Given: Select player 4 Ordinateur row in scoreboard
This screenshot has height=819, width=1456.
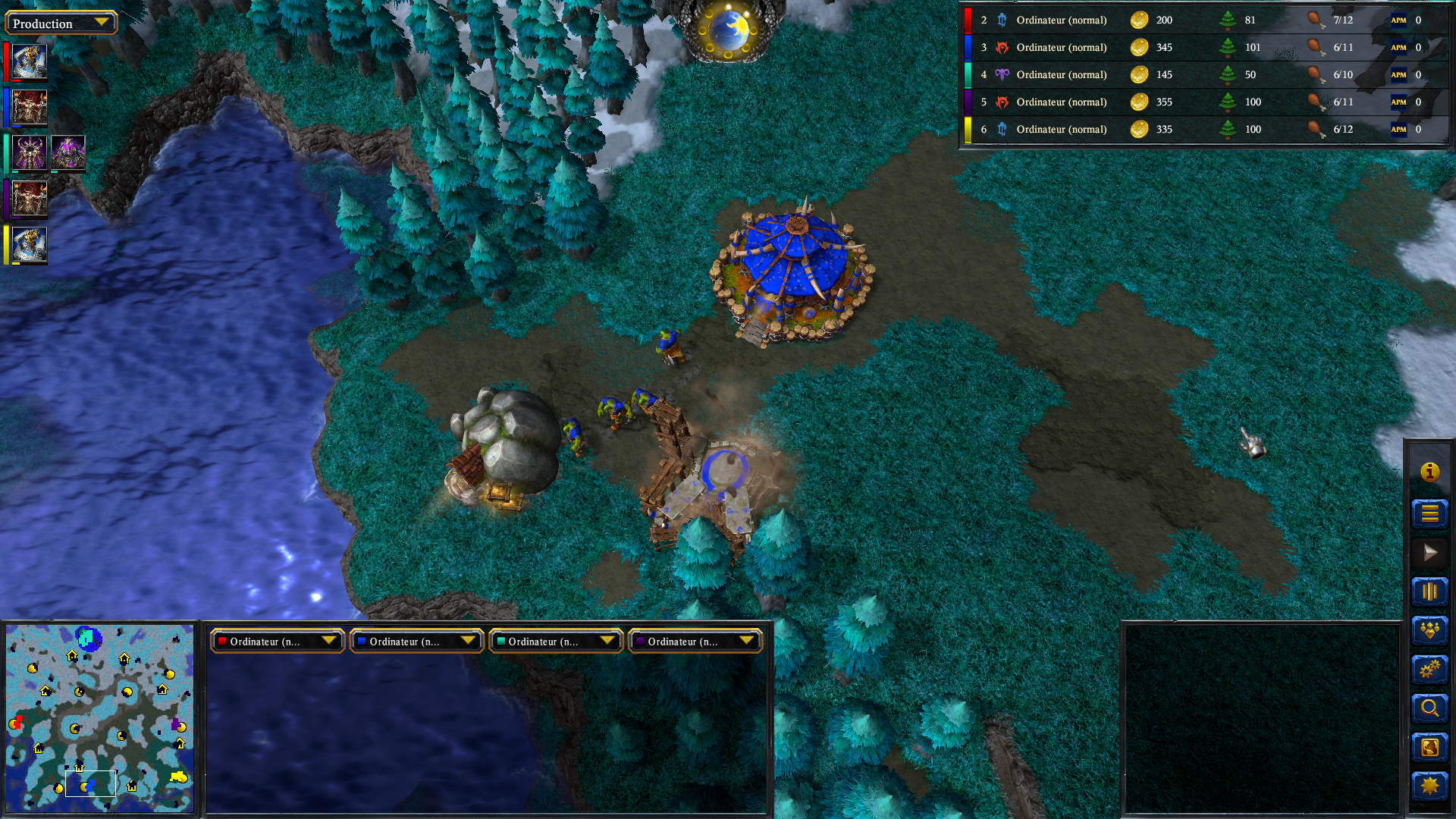Looking at the screenshot, I should (1061, 75).
